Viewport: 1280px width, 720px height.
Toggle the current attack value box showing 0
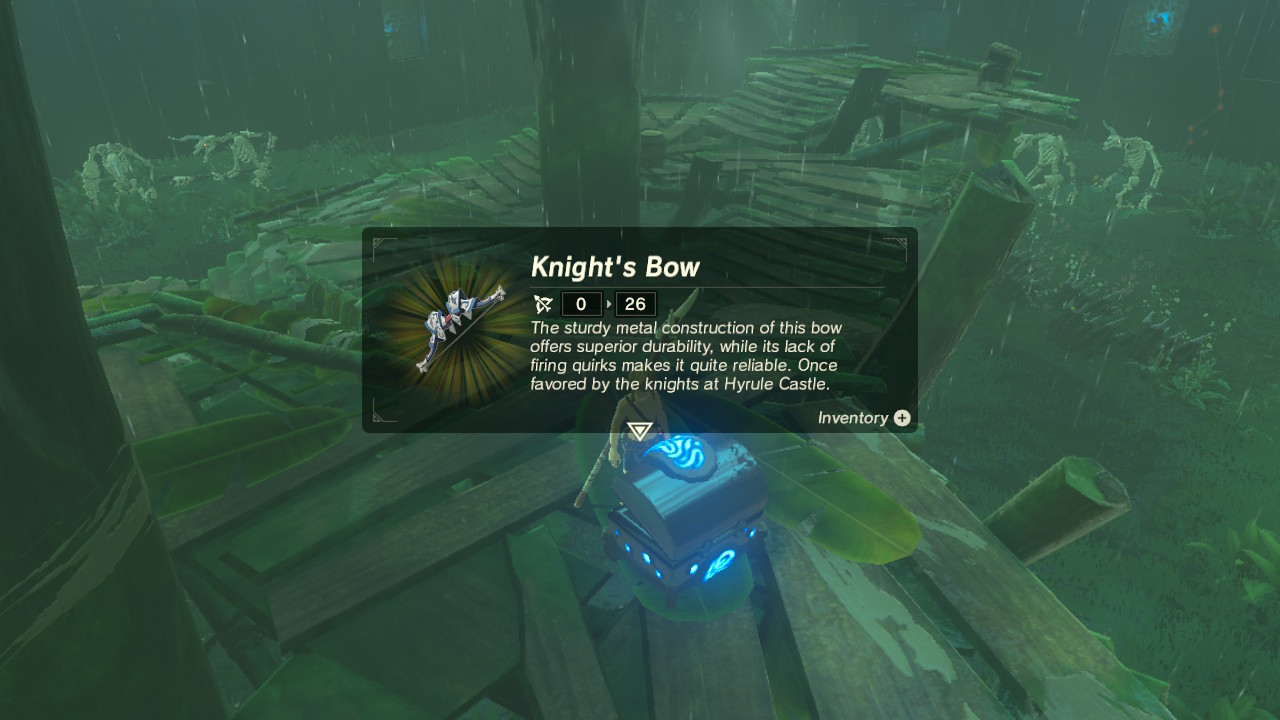pos(581,304)
